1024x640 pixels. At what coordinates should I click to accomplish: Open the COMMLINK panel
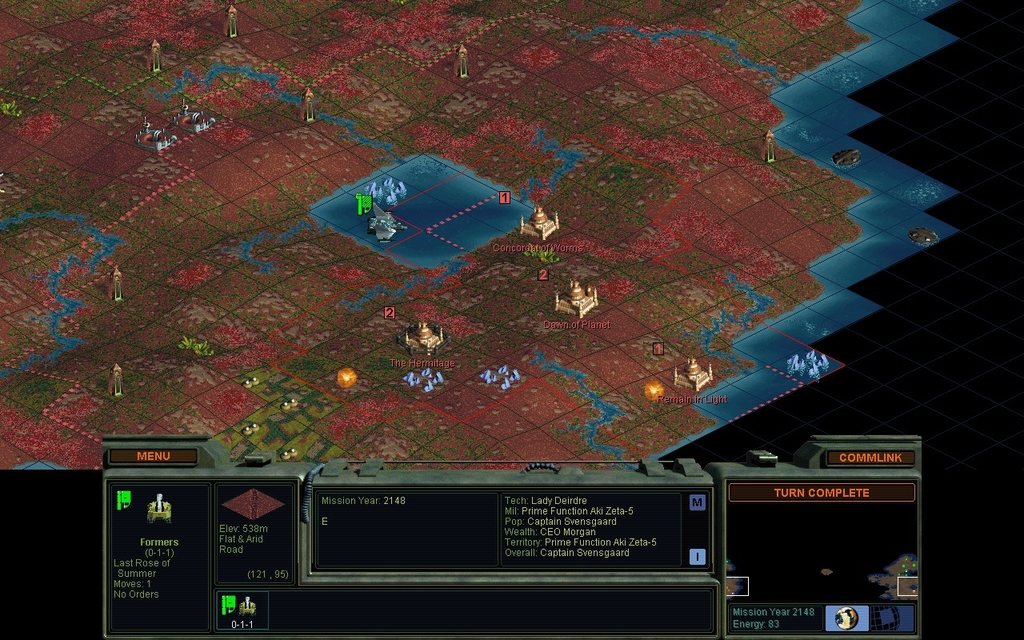[870, 458]
